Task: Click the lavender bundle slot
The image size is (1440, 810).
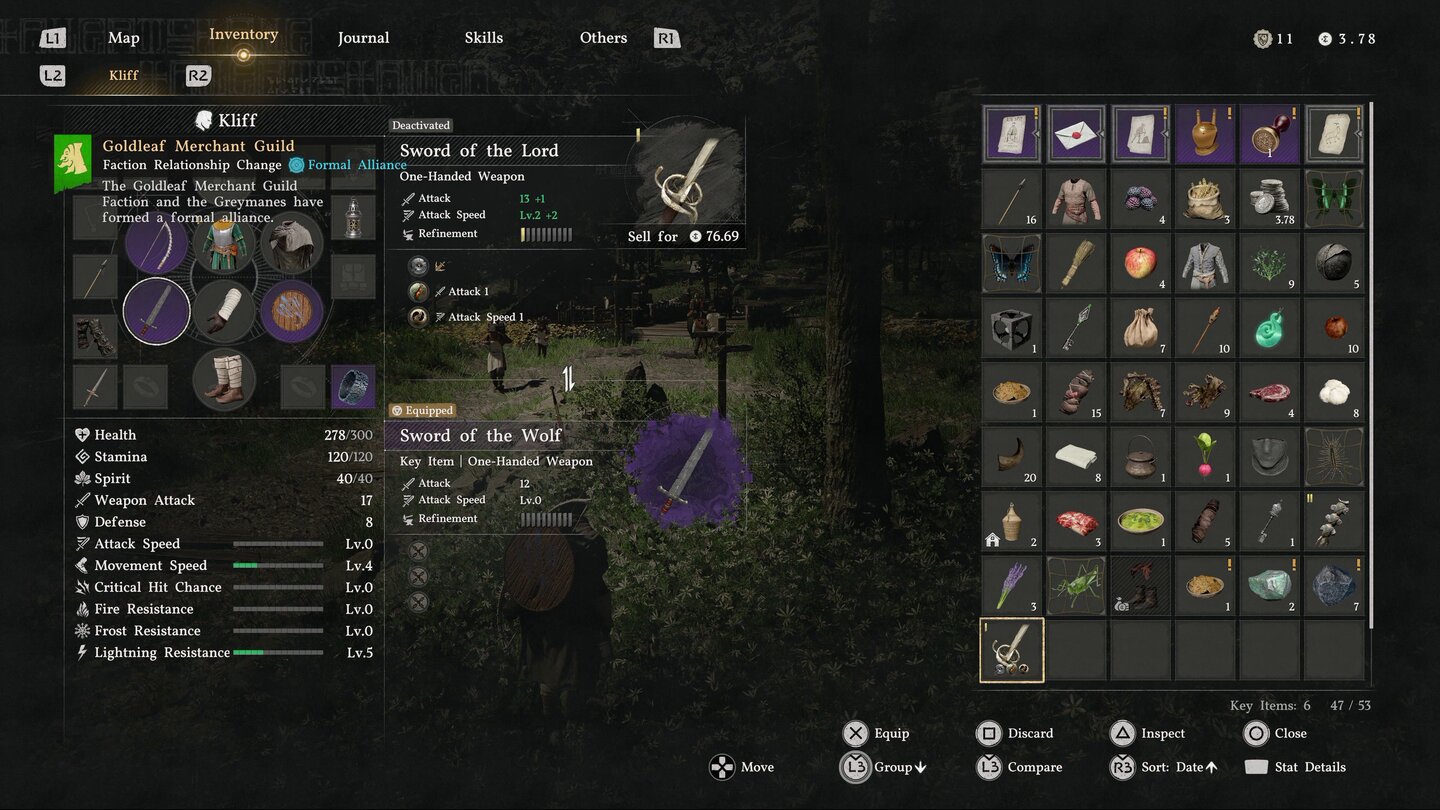Action: 1012,586
